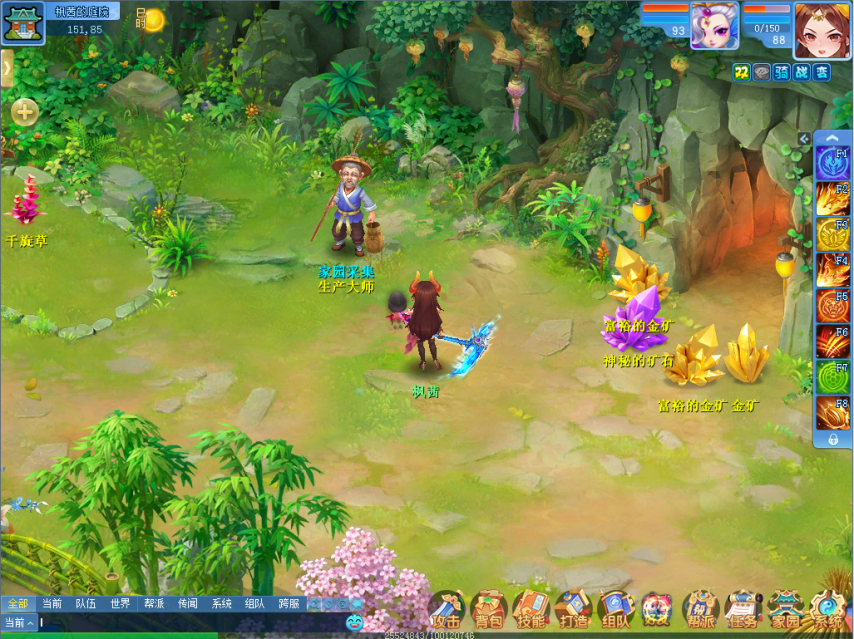Click the round golden plus button

coord(25,112)
